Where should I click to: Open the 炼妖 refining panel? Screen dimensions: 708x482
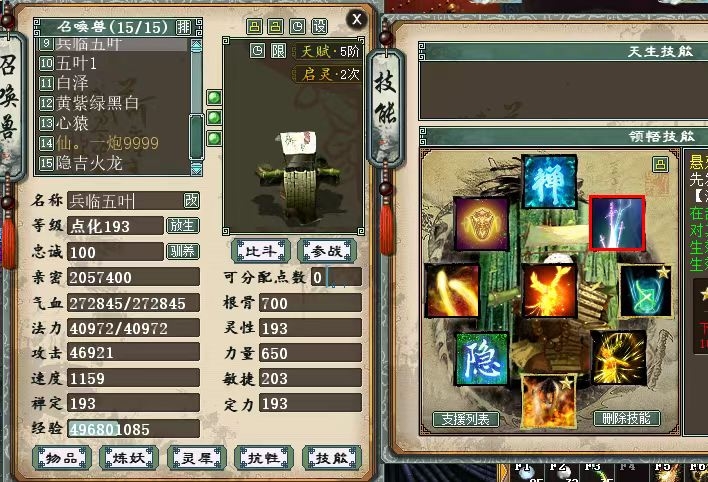125,457
